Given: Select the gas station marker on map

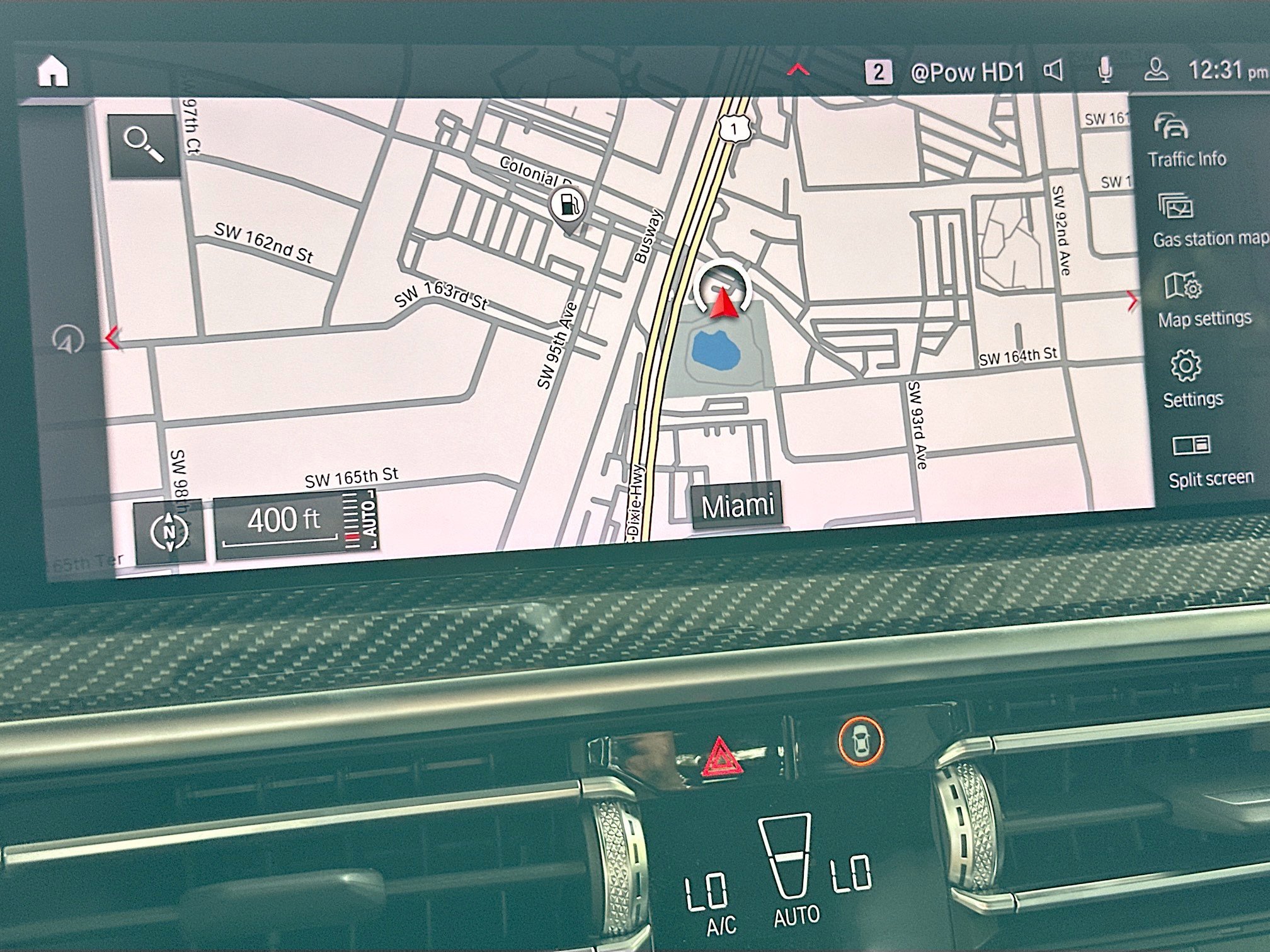Looking at the screenshot, I should click(x=568, y=206).
